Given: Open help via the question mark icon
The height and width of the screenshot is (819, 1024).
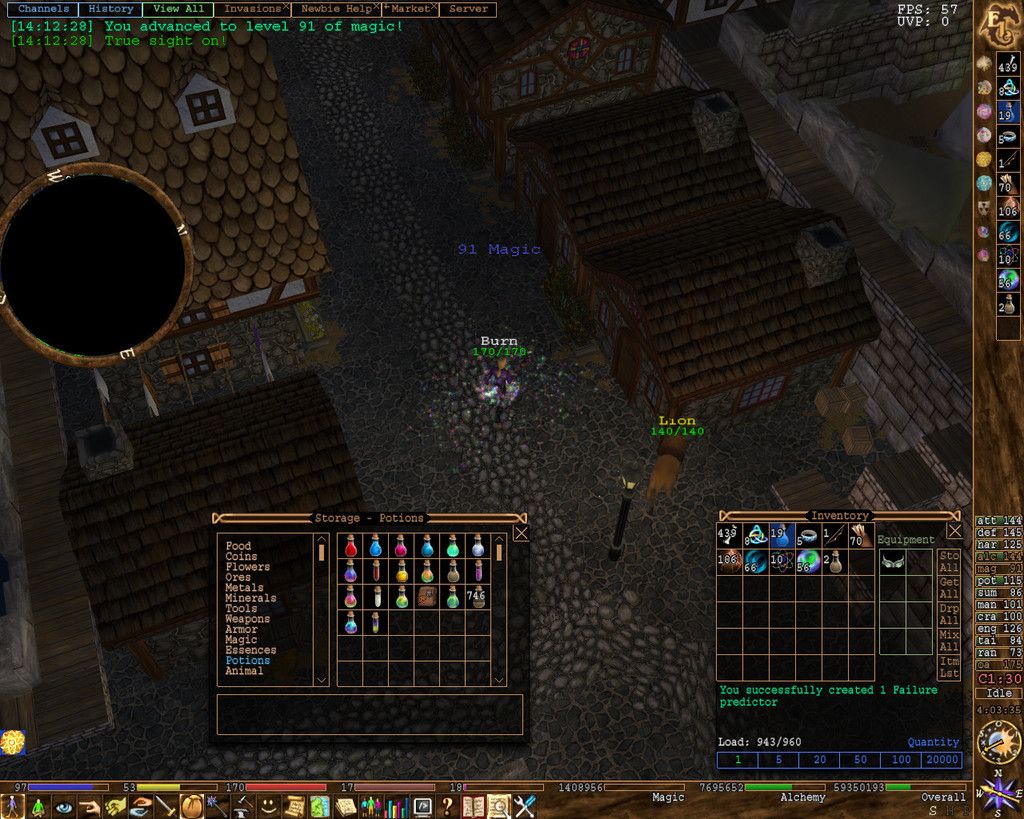Looking at the screenshot, I should (447, 806).
